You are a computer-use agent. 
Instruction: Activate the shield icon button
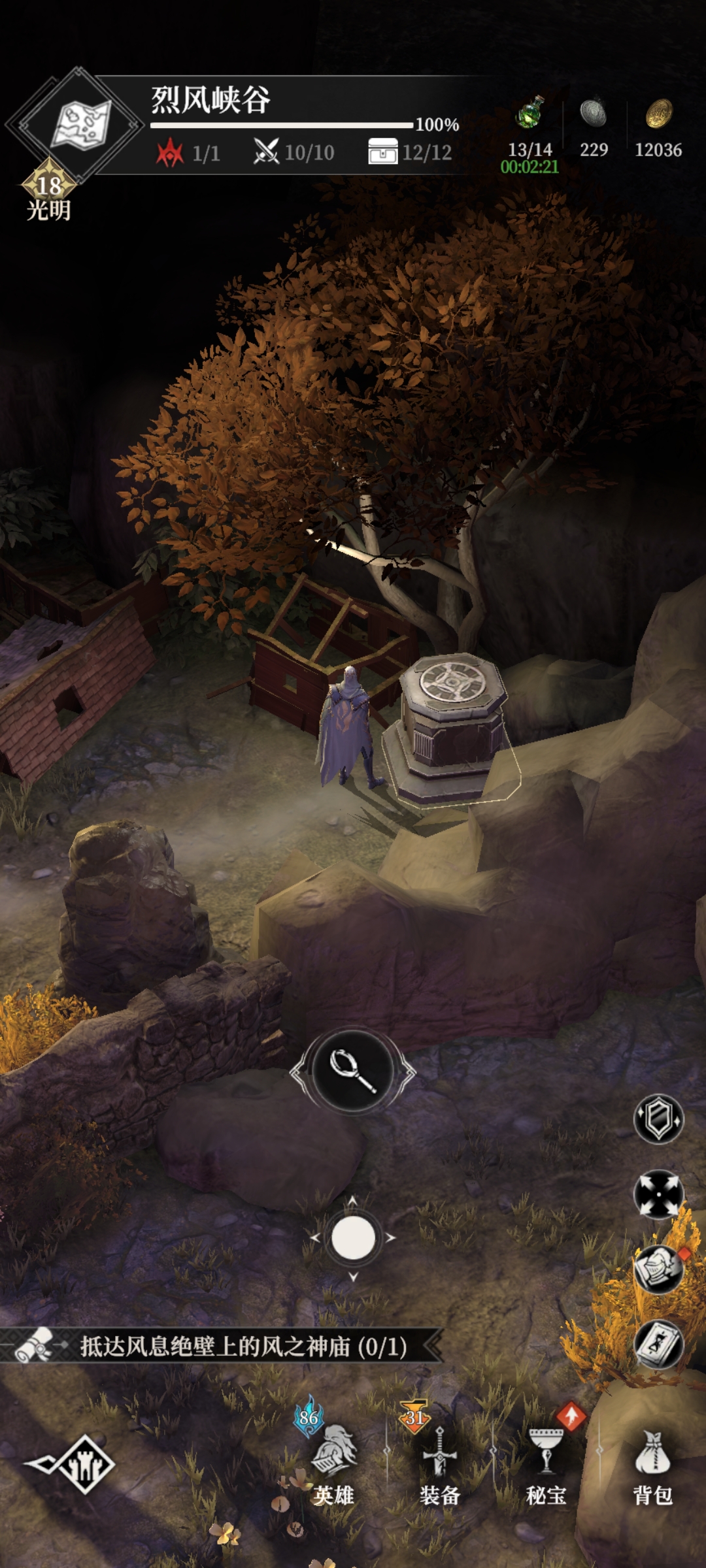(x=658, y=1119)
